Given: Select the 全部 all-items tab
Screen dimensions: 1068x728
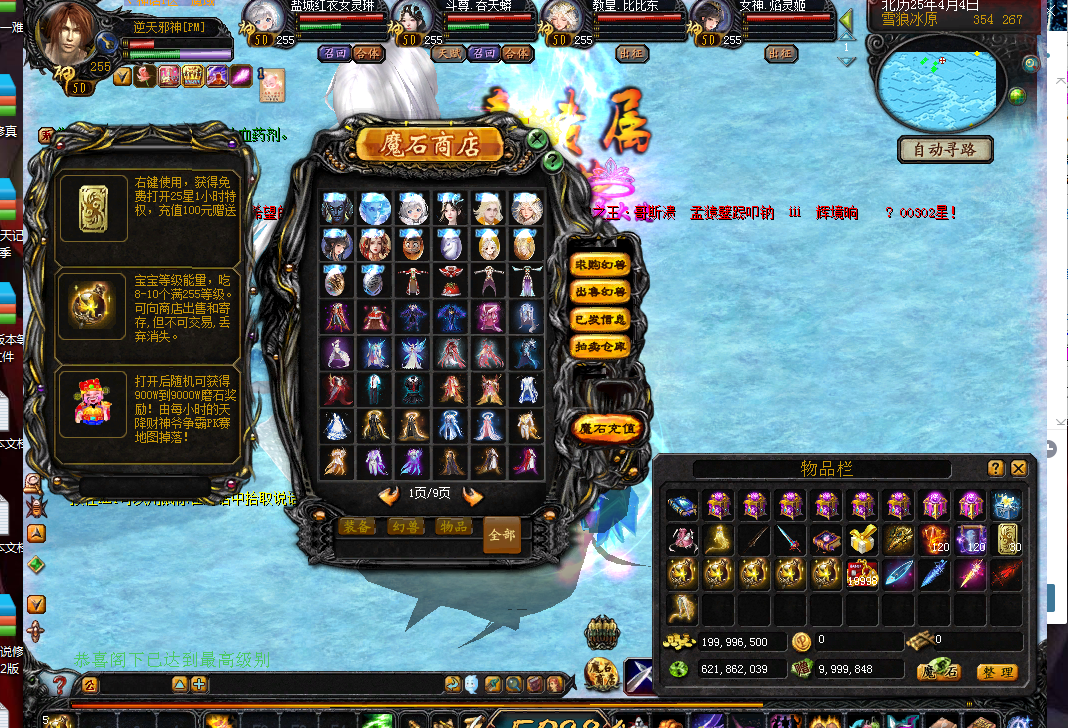Looking at the screenshot, I should 502,535.
